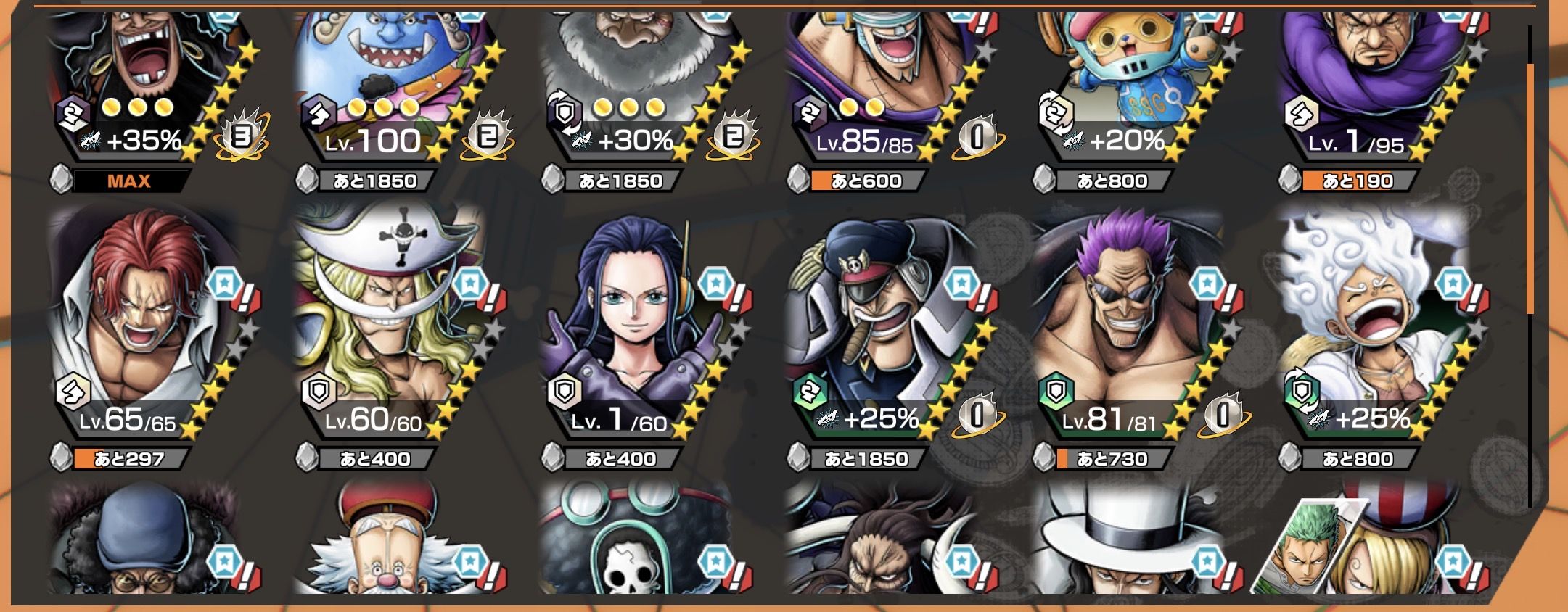1568x612 pixels.
Task: Select the blue-beanie character with fur collar
Action: point(145,544)
